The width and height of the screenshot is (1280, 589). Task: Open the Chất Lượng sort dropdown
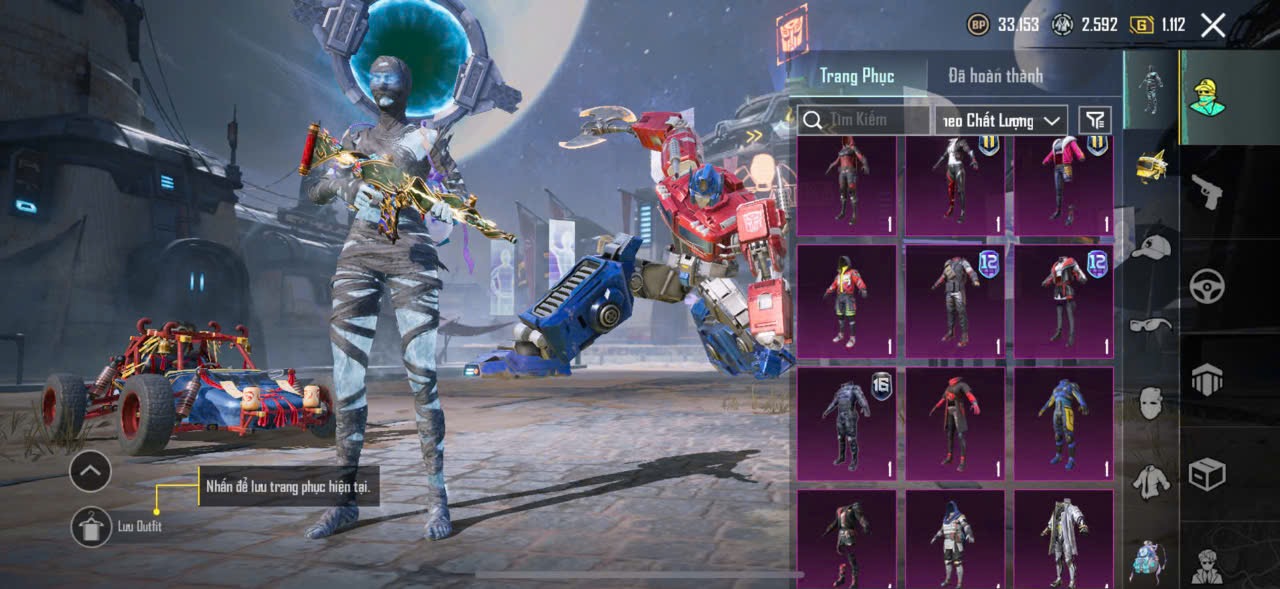pyautogui.click(x=1001, y=120)
